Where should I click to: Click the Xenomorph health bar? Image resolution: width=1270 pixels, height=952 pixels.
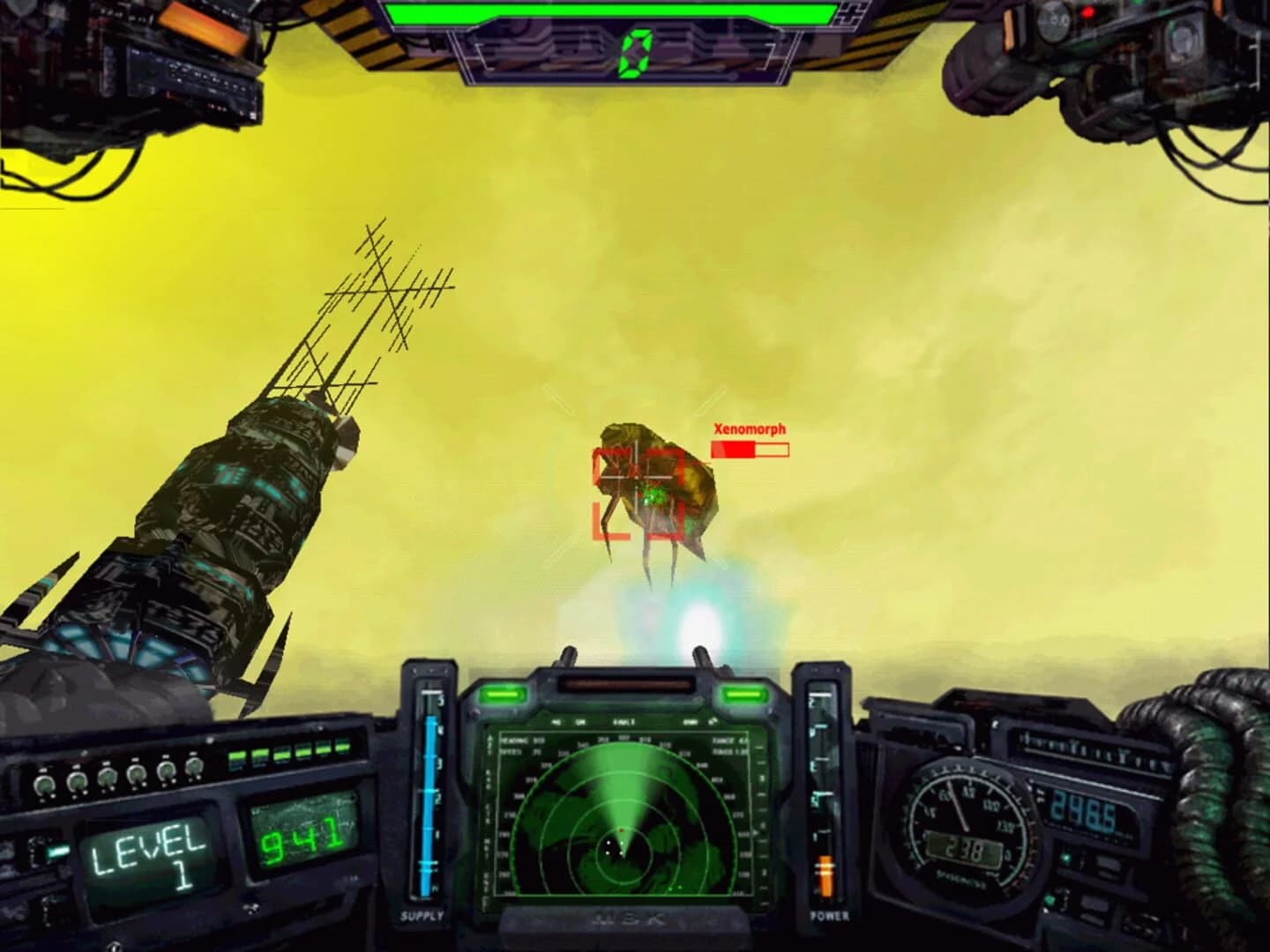(749, 450)
